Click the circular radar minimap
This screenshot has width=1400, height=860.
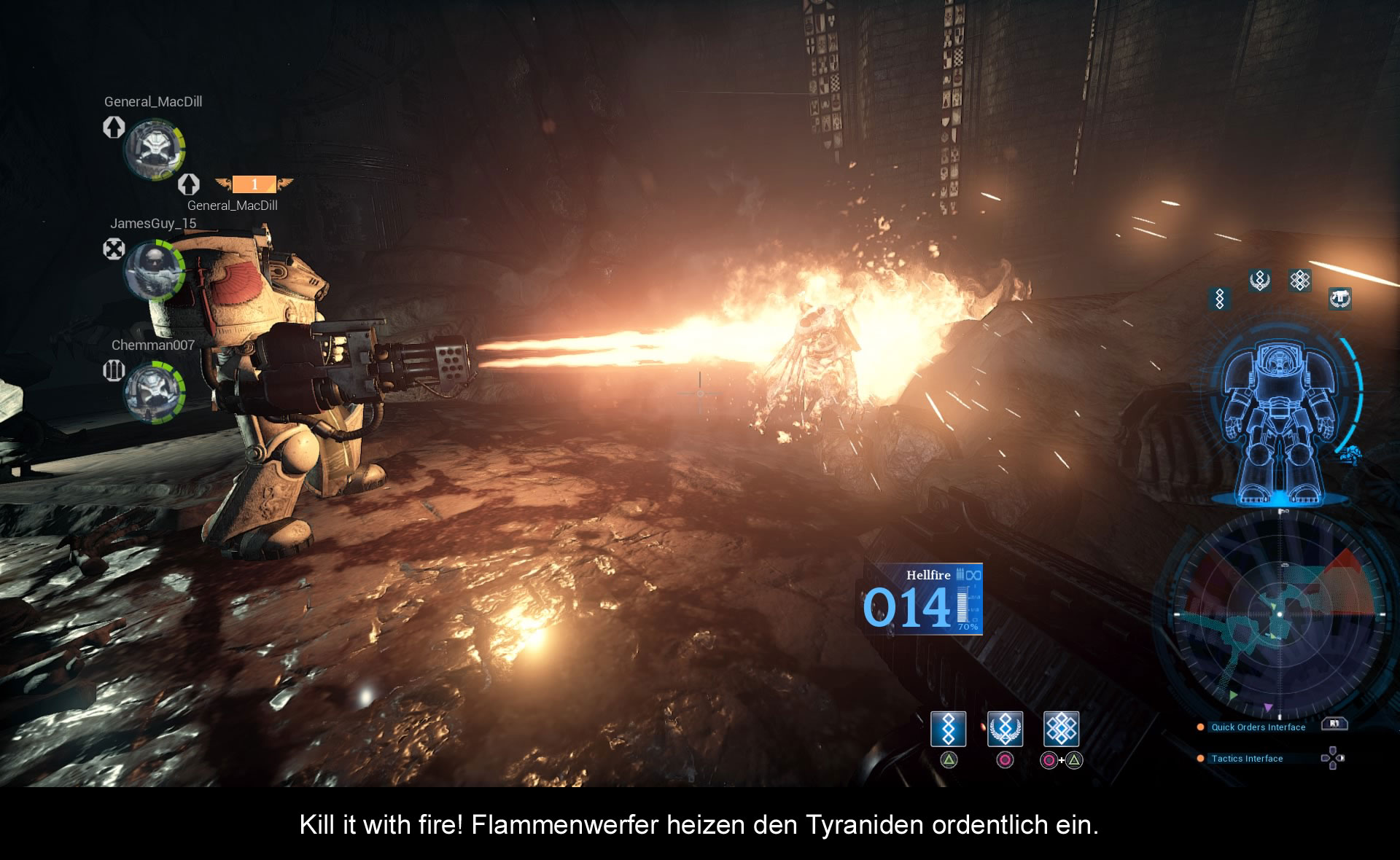coord(1280,614)
